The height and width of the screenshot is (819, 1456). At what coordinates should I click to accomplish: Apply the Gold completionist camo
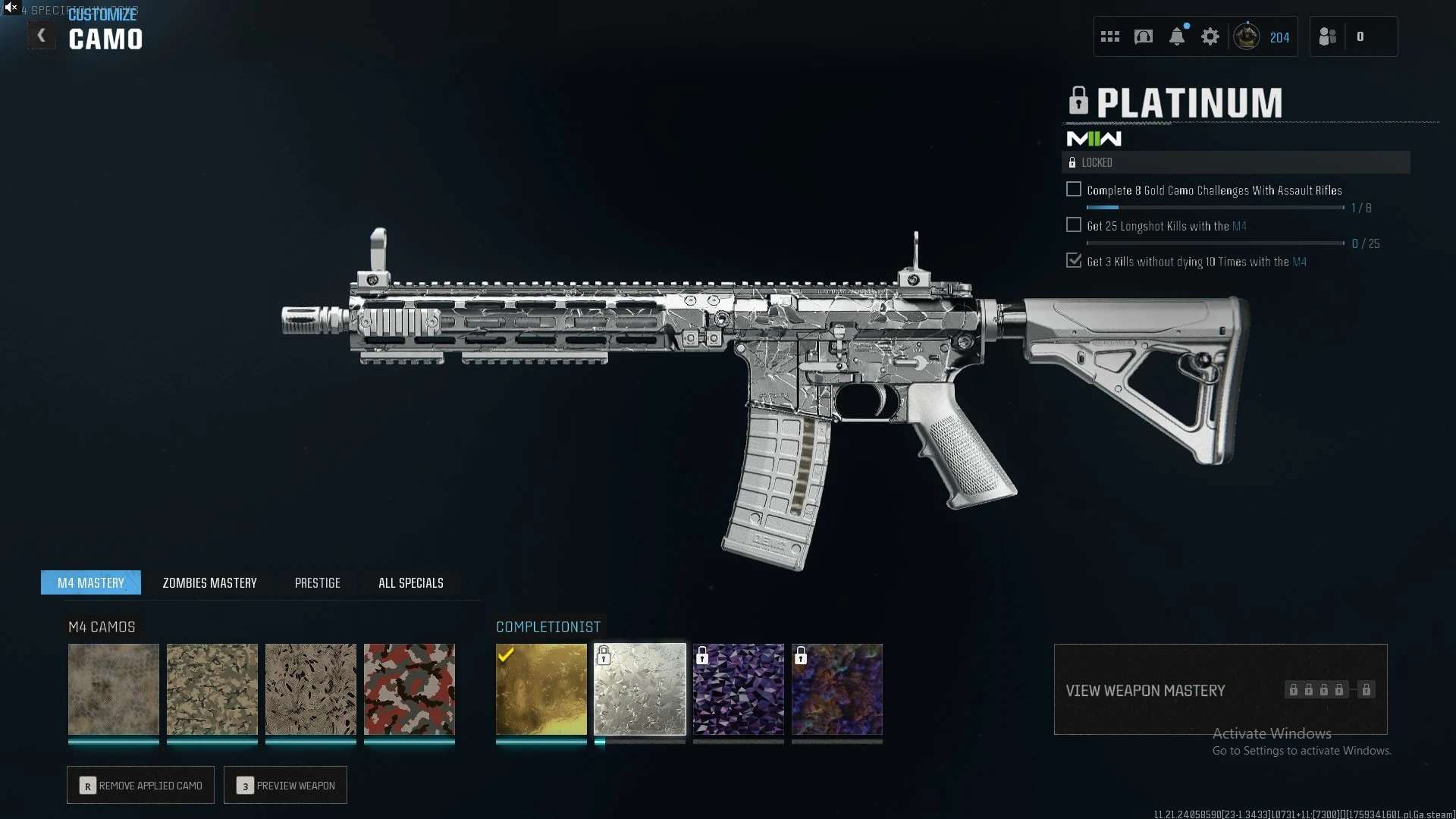(x=541, y=689)
